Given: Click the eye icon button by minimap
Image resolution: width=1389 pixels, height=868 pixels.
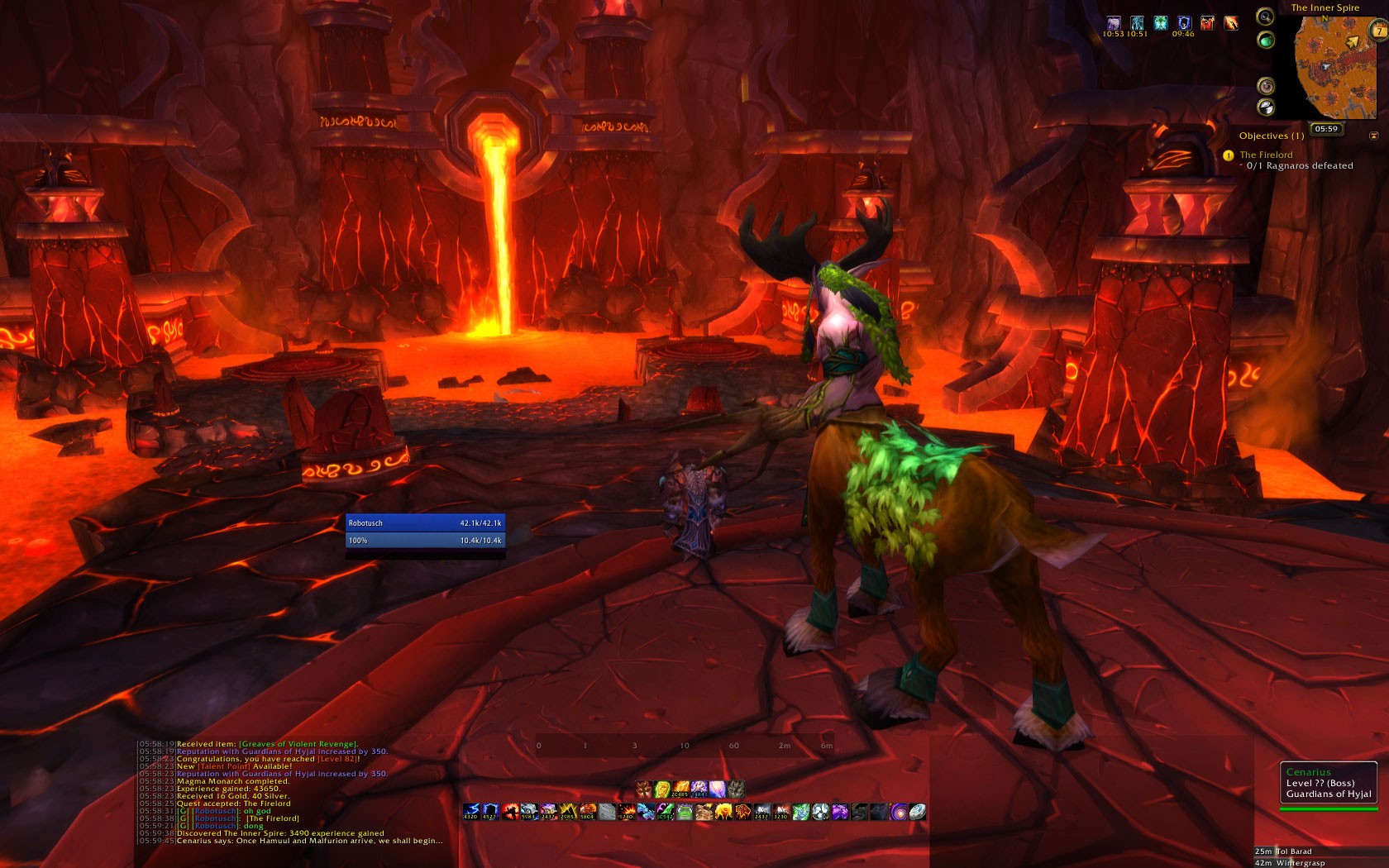Looking at the screenshot, I should pos(1265,86).
